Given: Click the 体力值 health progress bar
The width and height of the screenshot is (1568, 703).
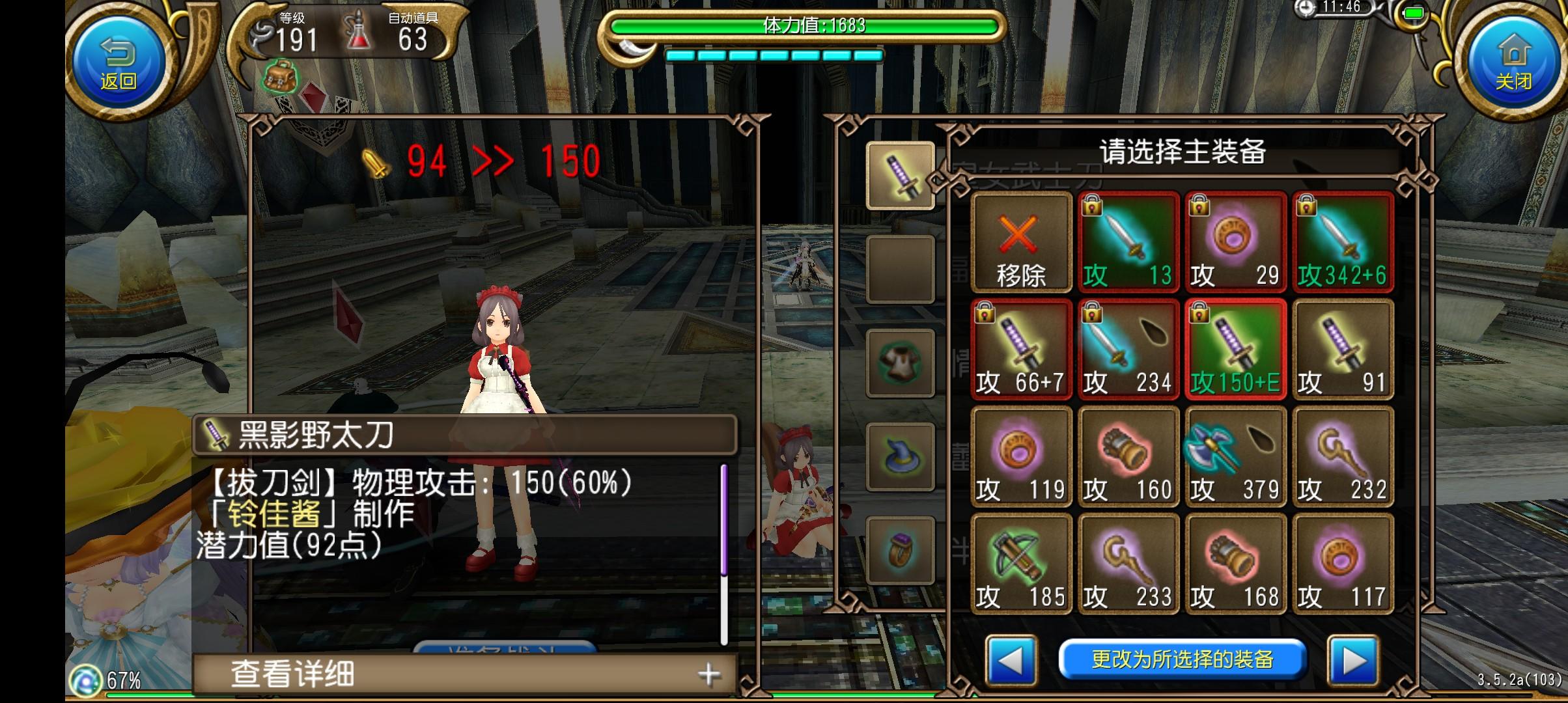Looking at the screenshot, I should click(800, 27).
